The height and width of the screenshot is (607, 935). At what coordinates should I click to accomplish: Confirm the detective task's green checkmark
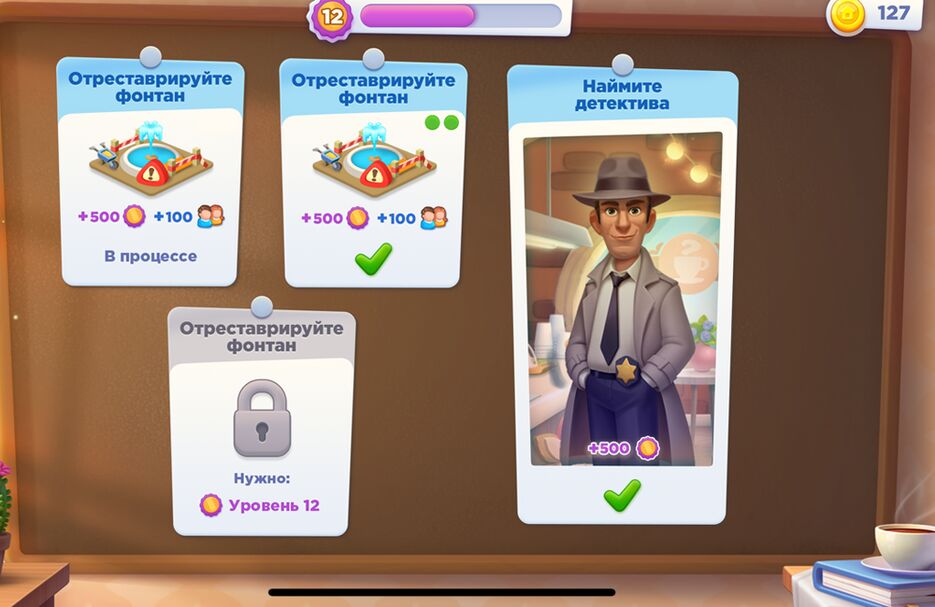622,494
